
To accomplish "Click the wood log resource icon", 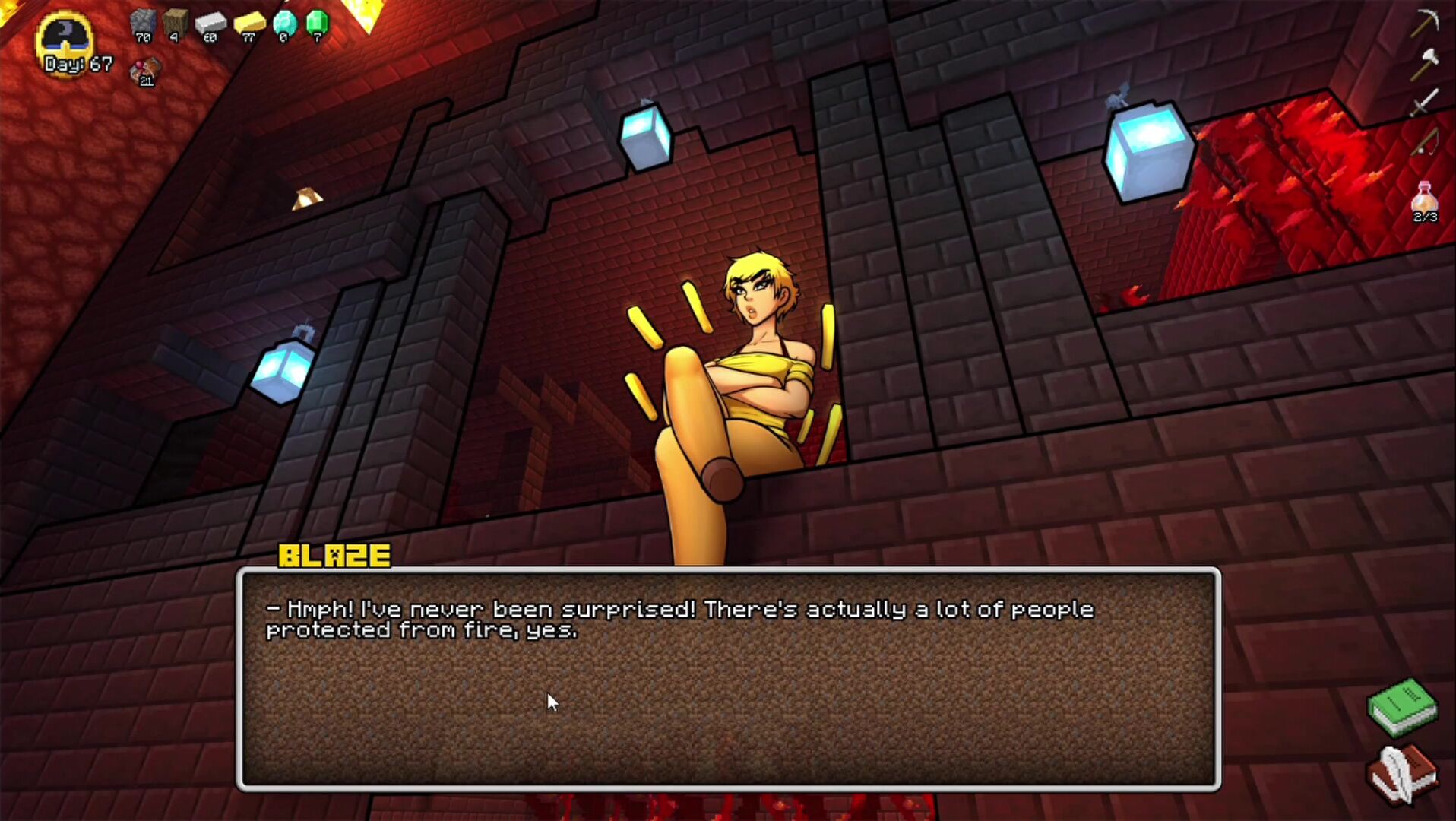I will coord(176,25).
